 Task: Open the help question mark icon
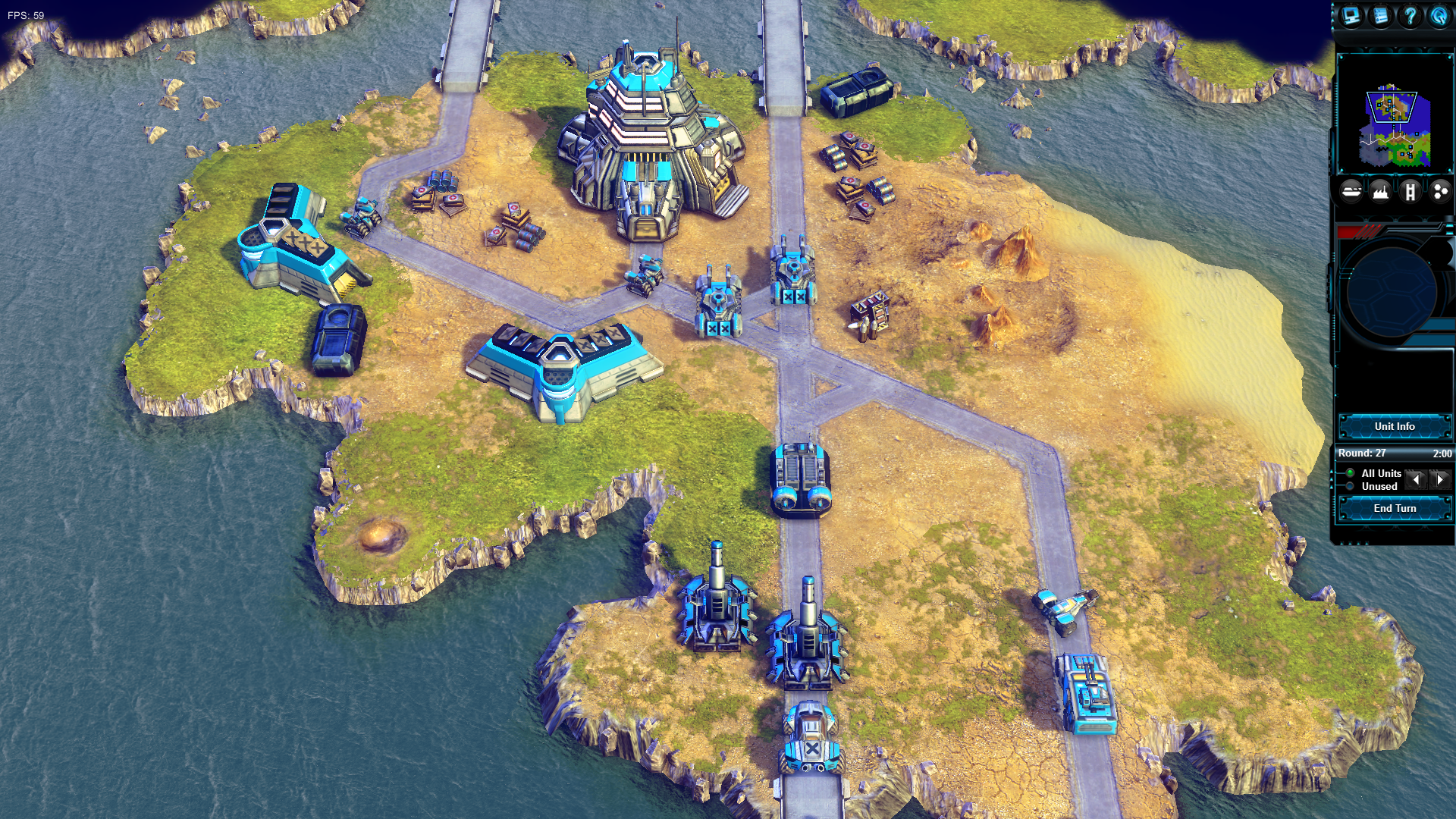click(1409, 15)
